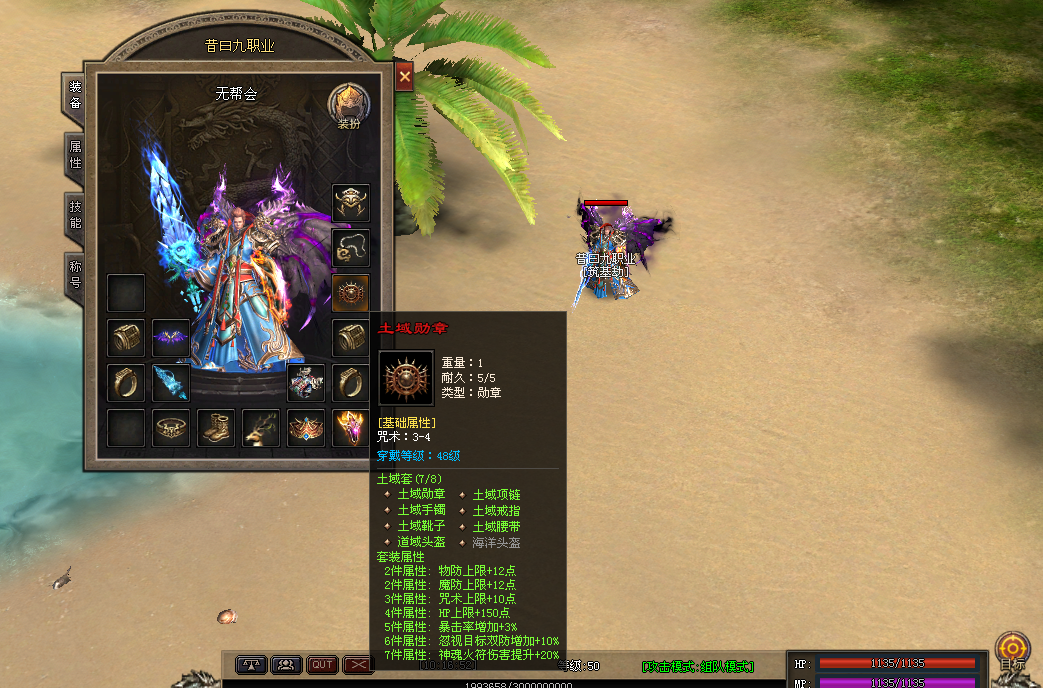Click the golden deer mount slot
This screenshot has height=688, width=1043.
[261, 428]
